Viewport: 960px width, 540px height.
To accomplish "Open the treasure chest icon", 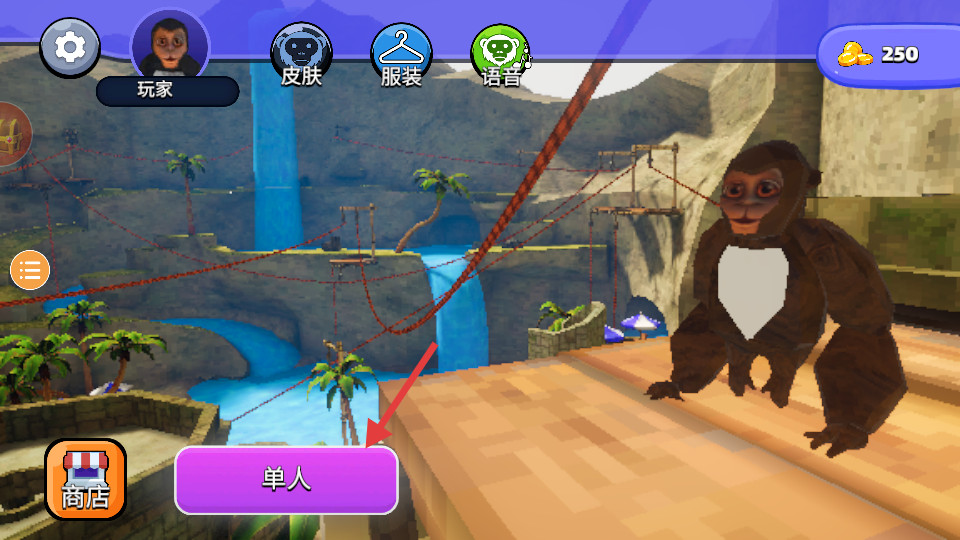I will coord(12,136).
